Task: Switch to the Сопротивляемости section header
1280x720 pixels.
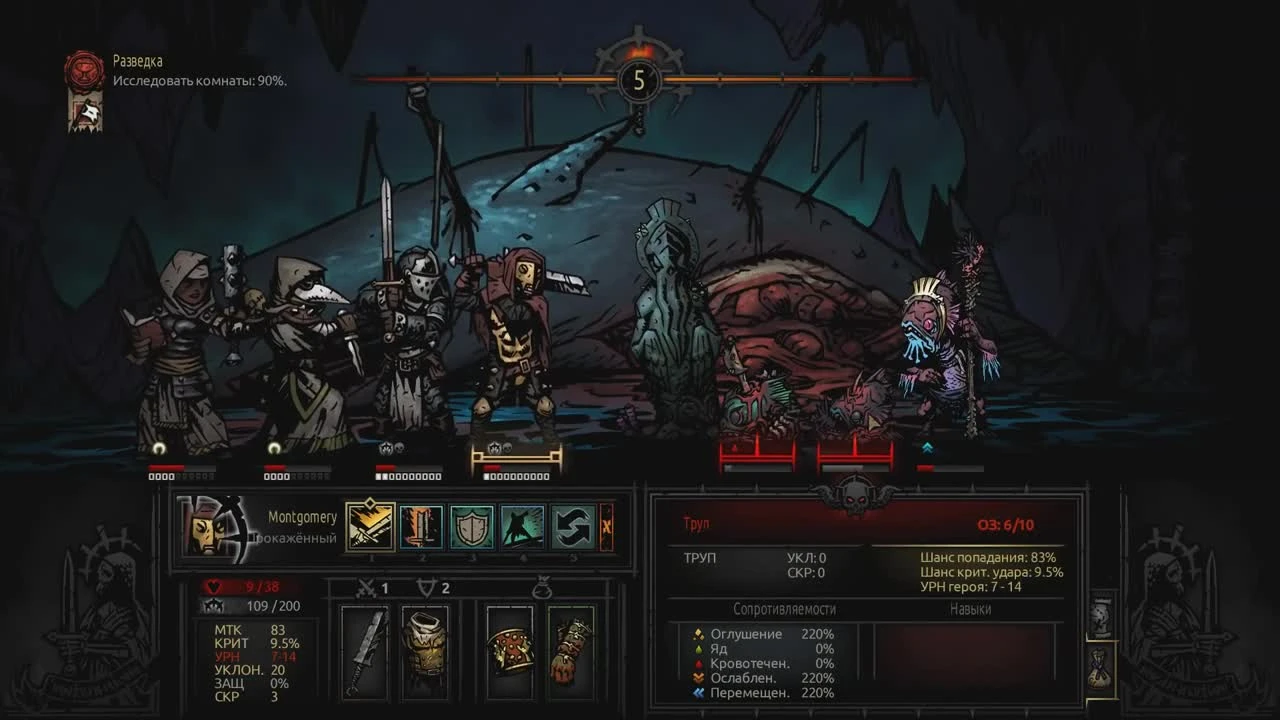Action: (x=787, y=610)
